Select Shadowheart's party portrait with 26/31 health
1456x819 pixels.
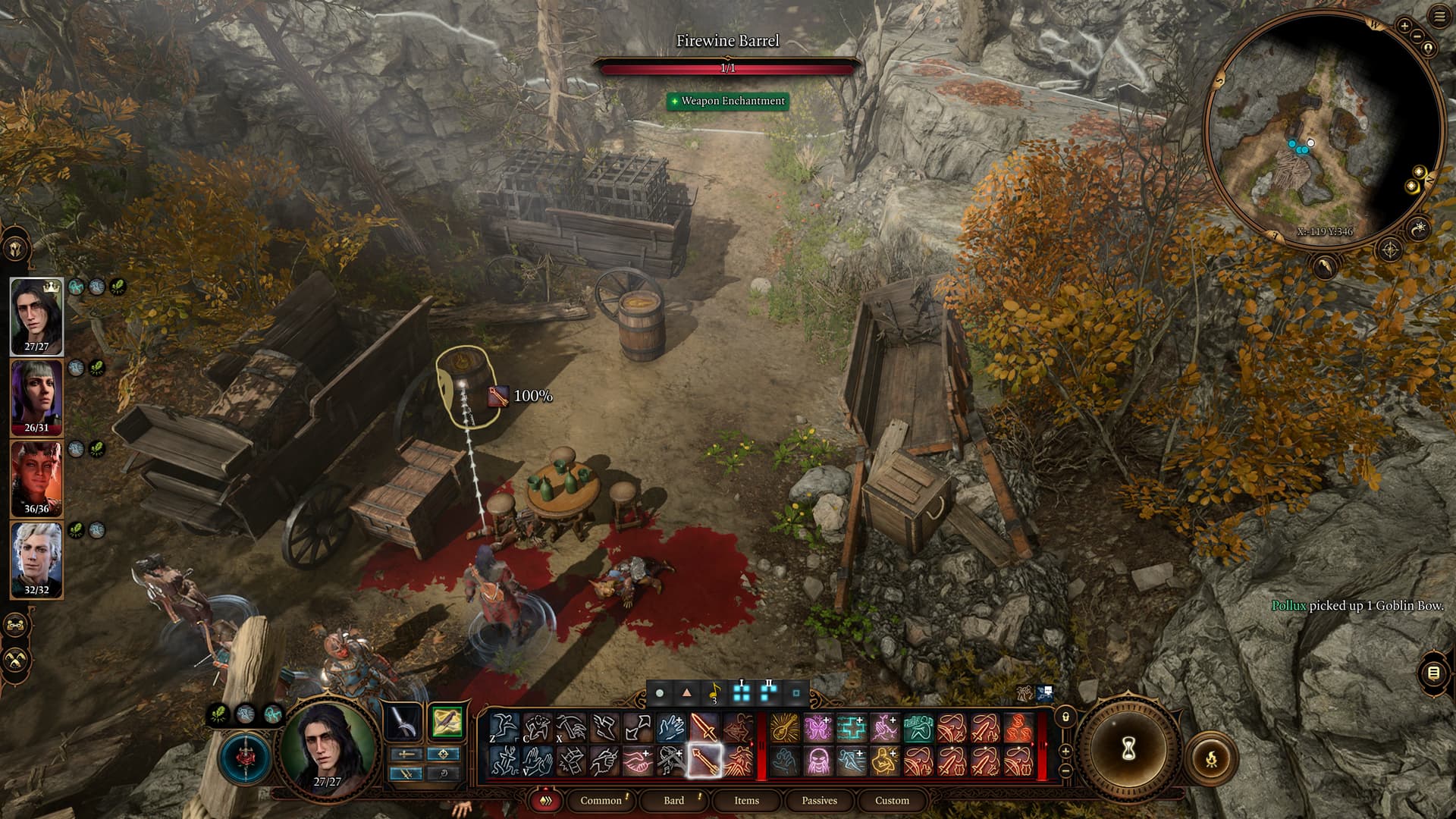click(36, 397)
